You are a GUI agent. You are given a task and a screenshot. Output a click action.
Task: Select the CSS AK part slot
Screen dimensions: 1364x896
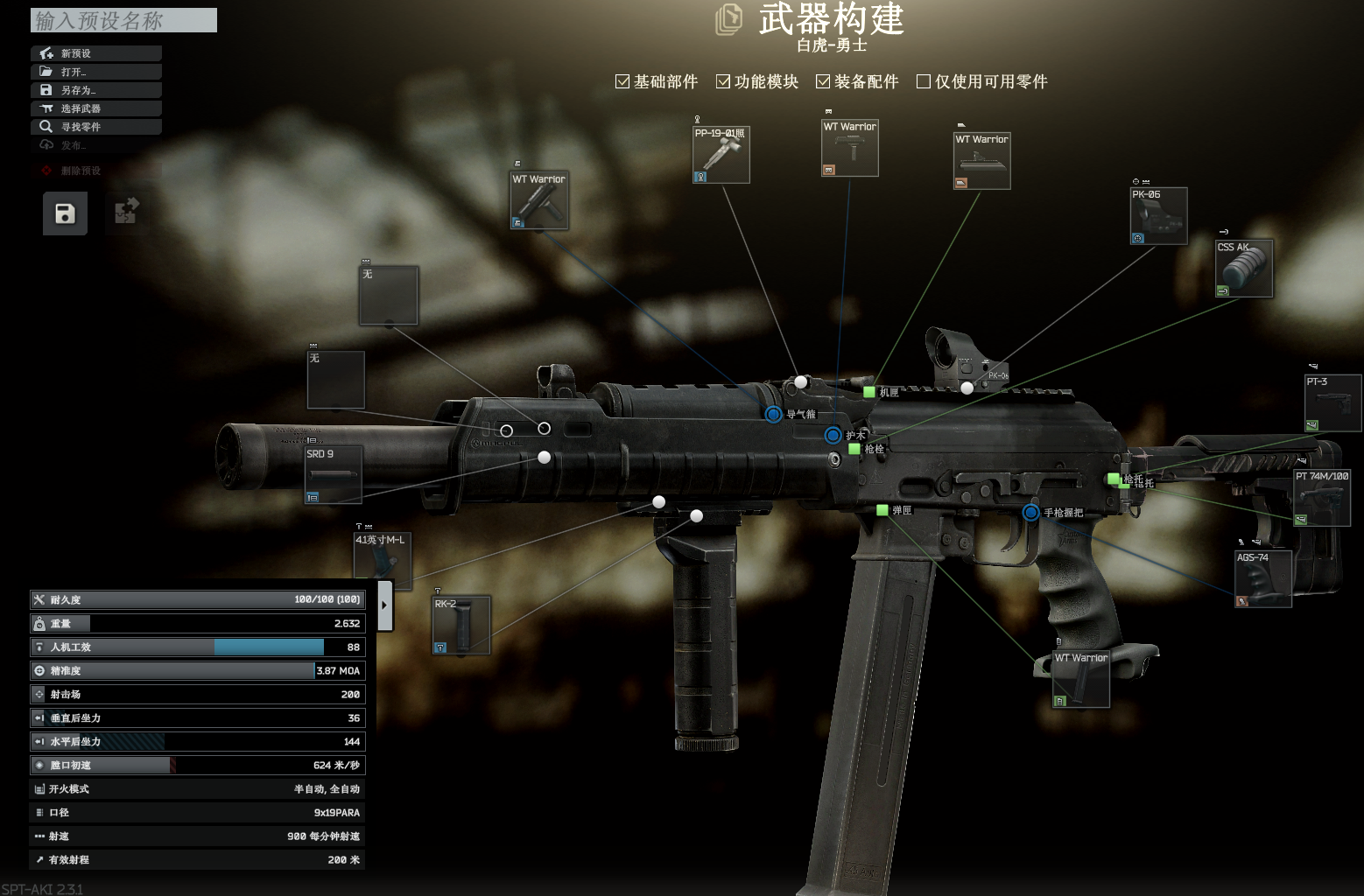(1244, 269)
